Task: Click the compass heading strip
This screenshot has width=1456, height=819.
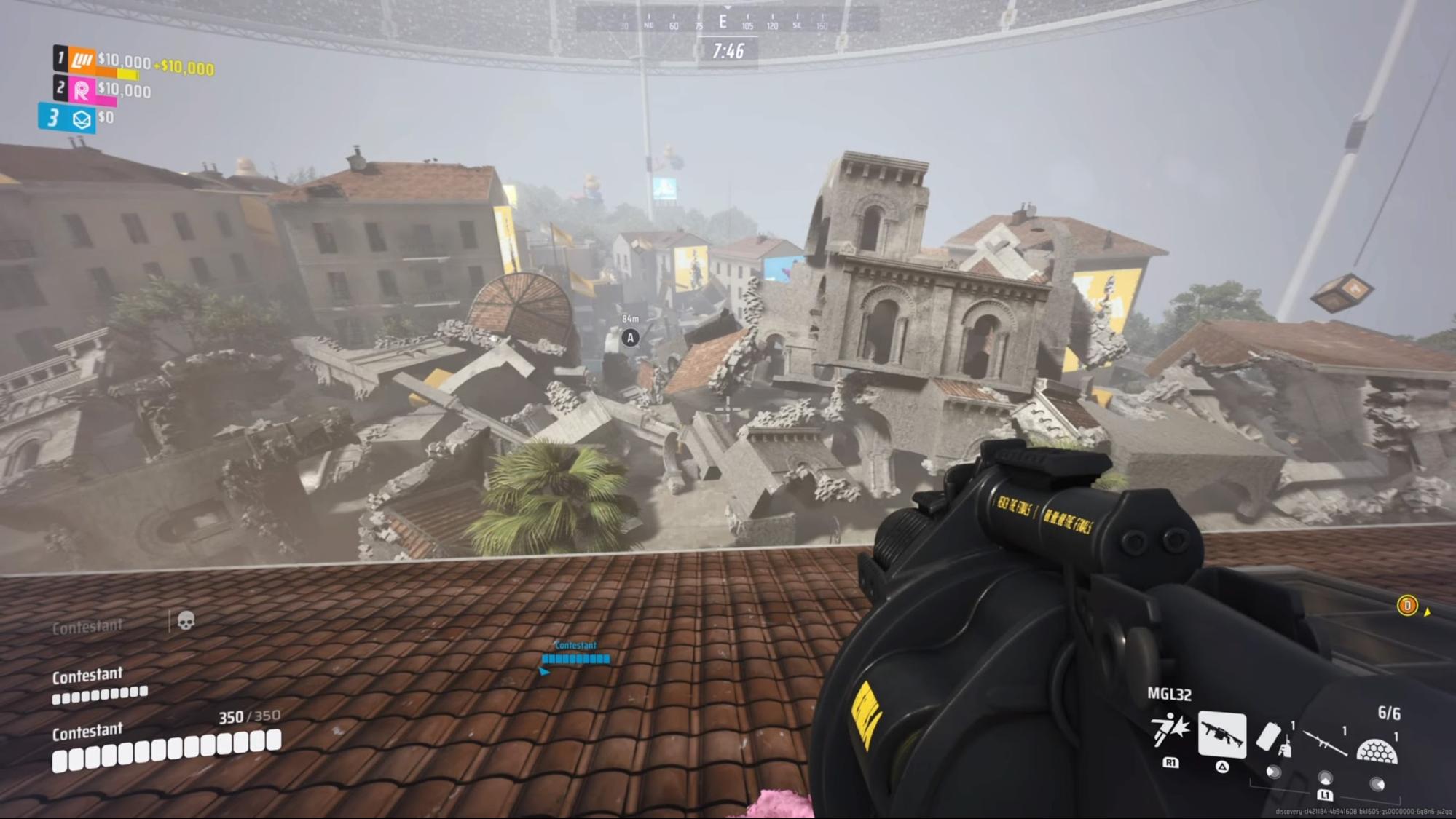Action: (x=727, y=22)
